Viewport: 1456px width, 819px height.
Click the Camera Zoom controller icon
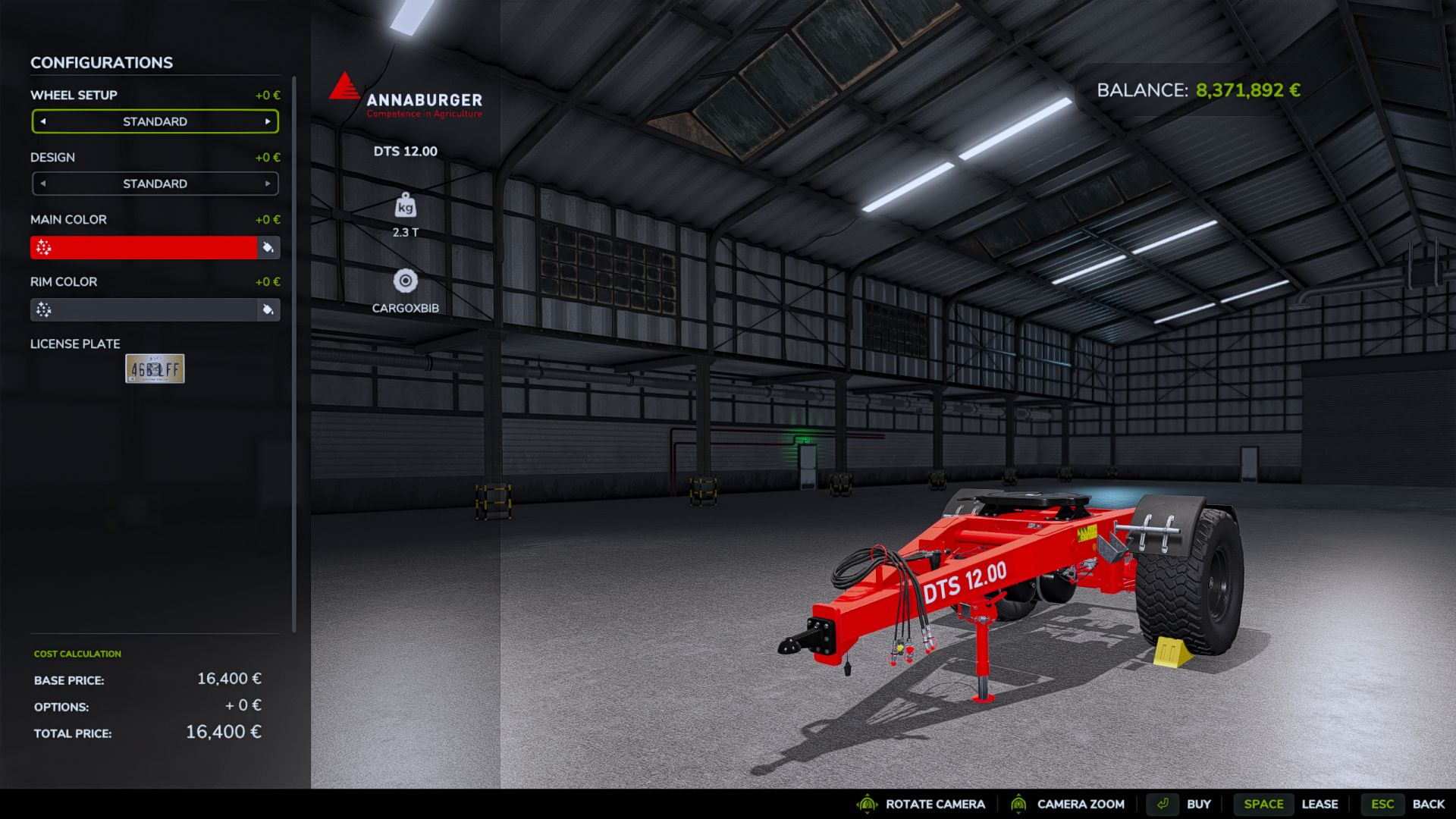point(1020,804)
